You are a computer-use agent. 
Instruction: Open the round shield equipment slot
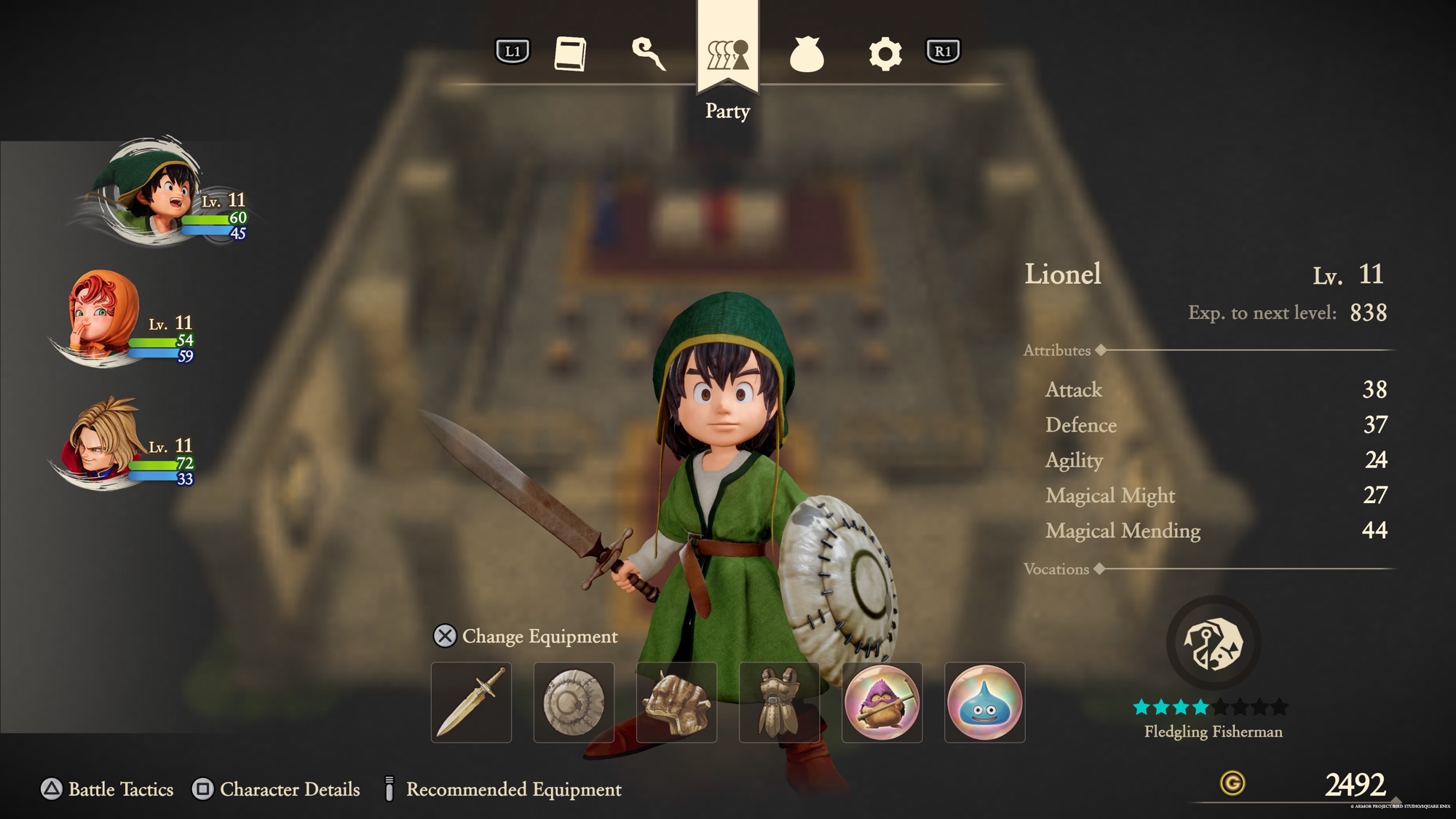point(574,703)
